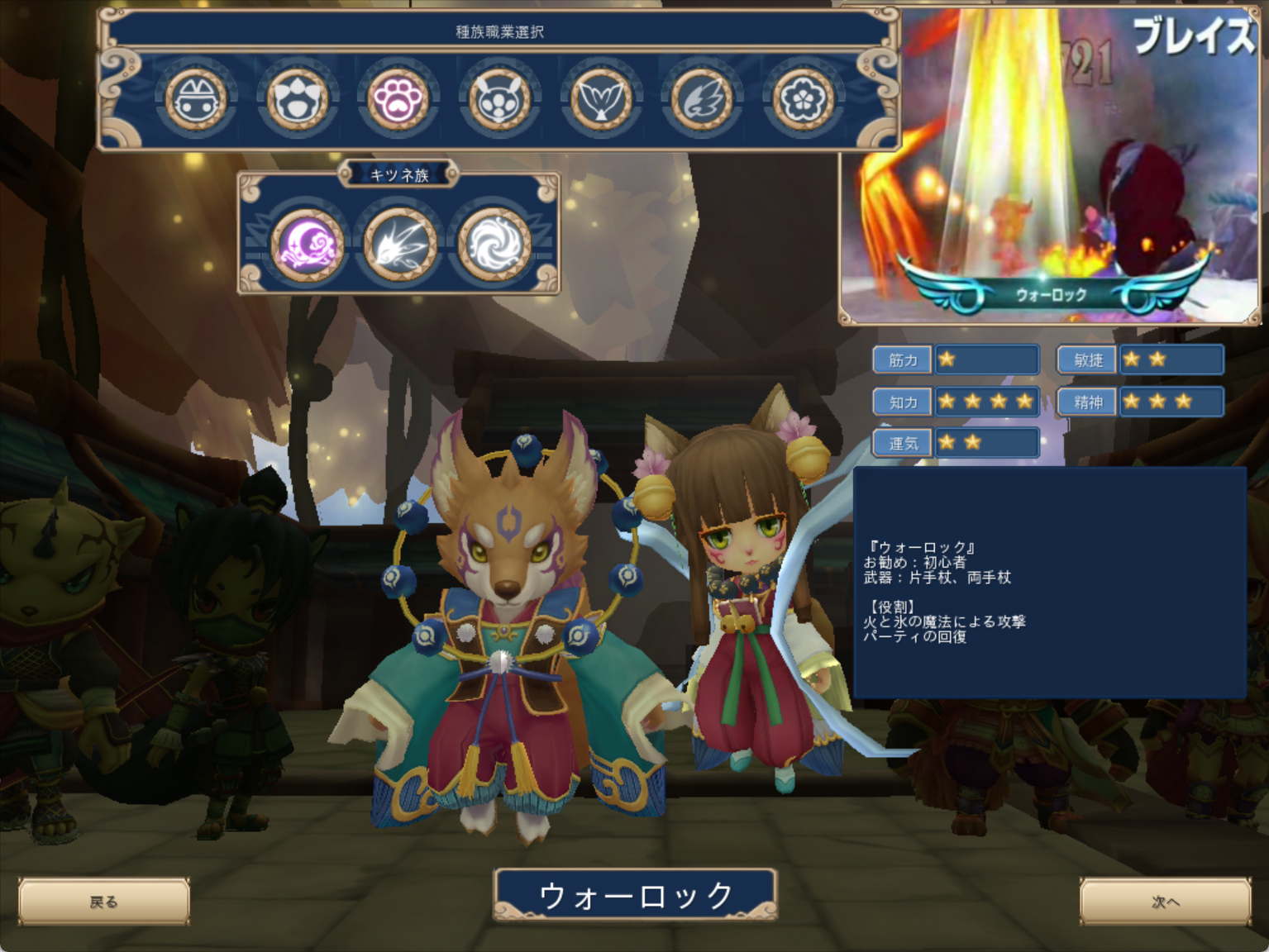Choose the beast claw paw race icon
This screenshot has width=1269, height=952.
tap(297, 99)
